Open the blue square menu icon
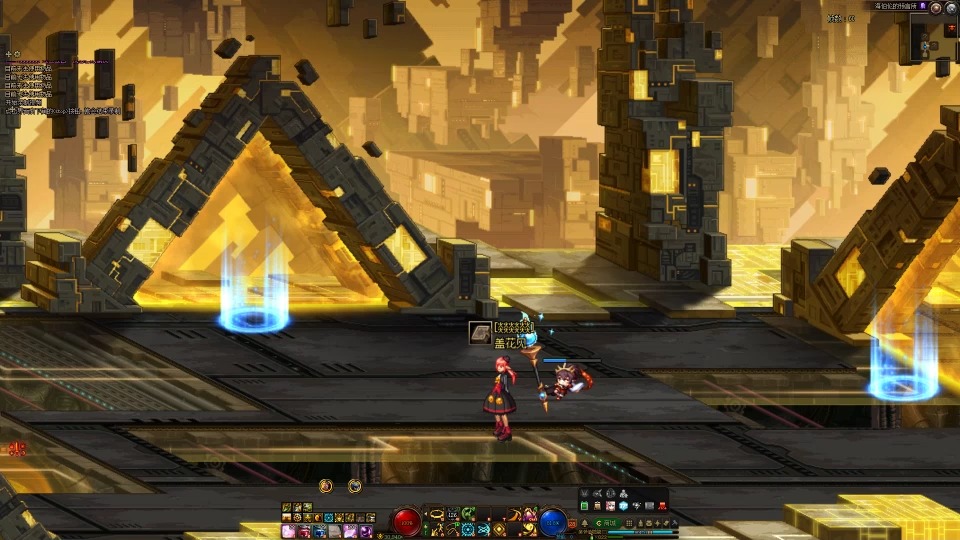960x540 pixels. coord(621,507)
